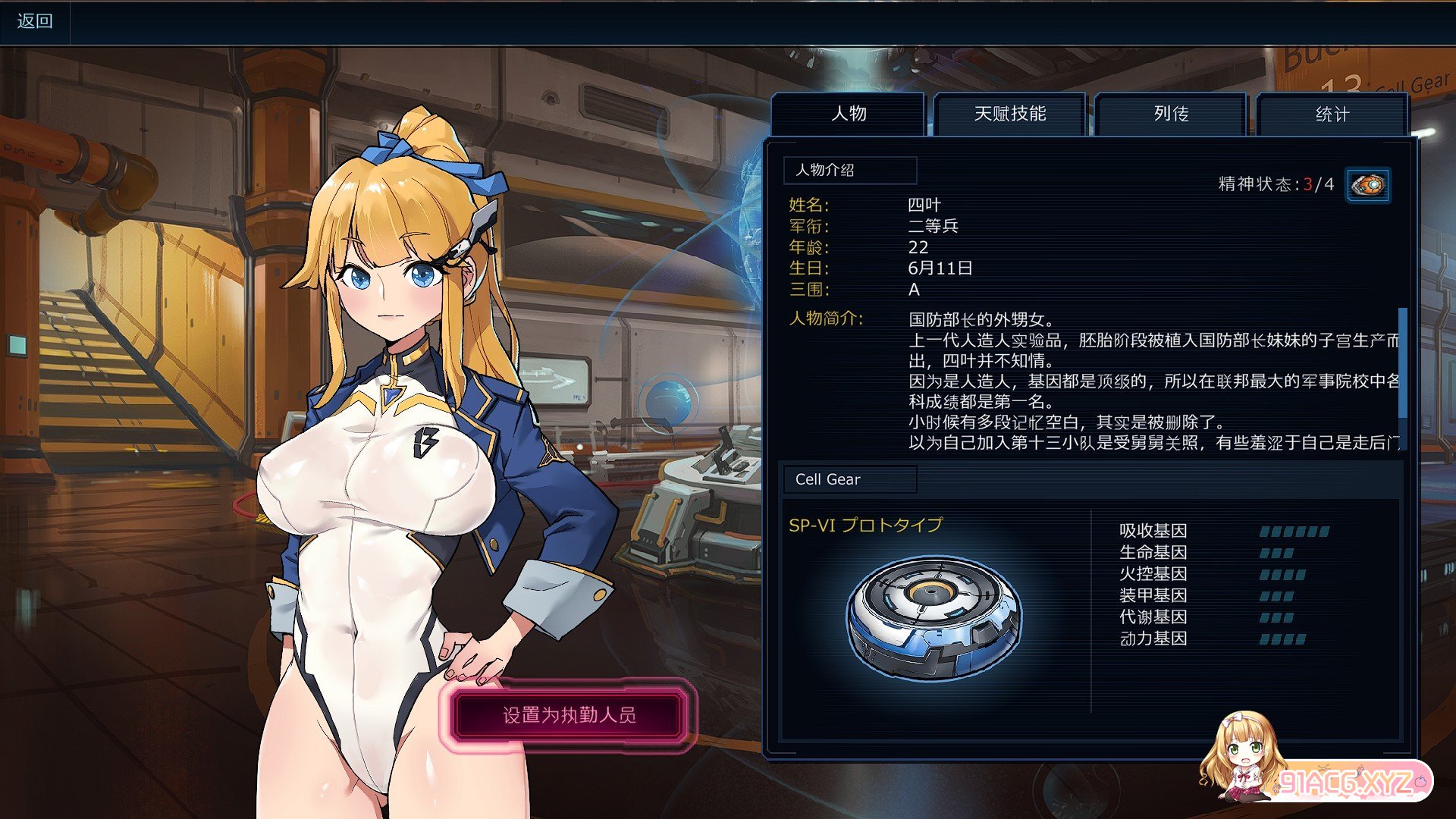The image size is (1456, 819).
Task: Open the 天赋技能 tab
Action: tap(1010, 114)
